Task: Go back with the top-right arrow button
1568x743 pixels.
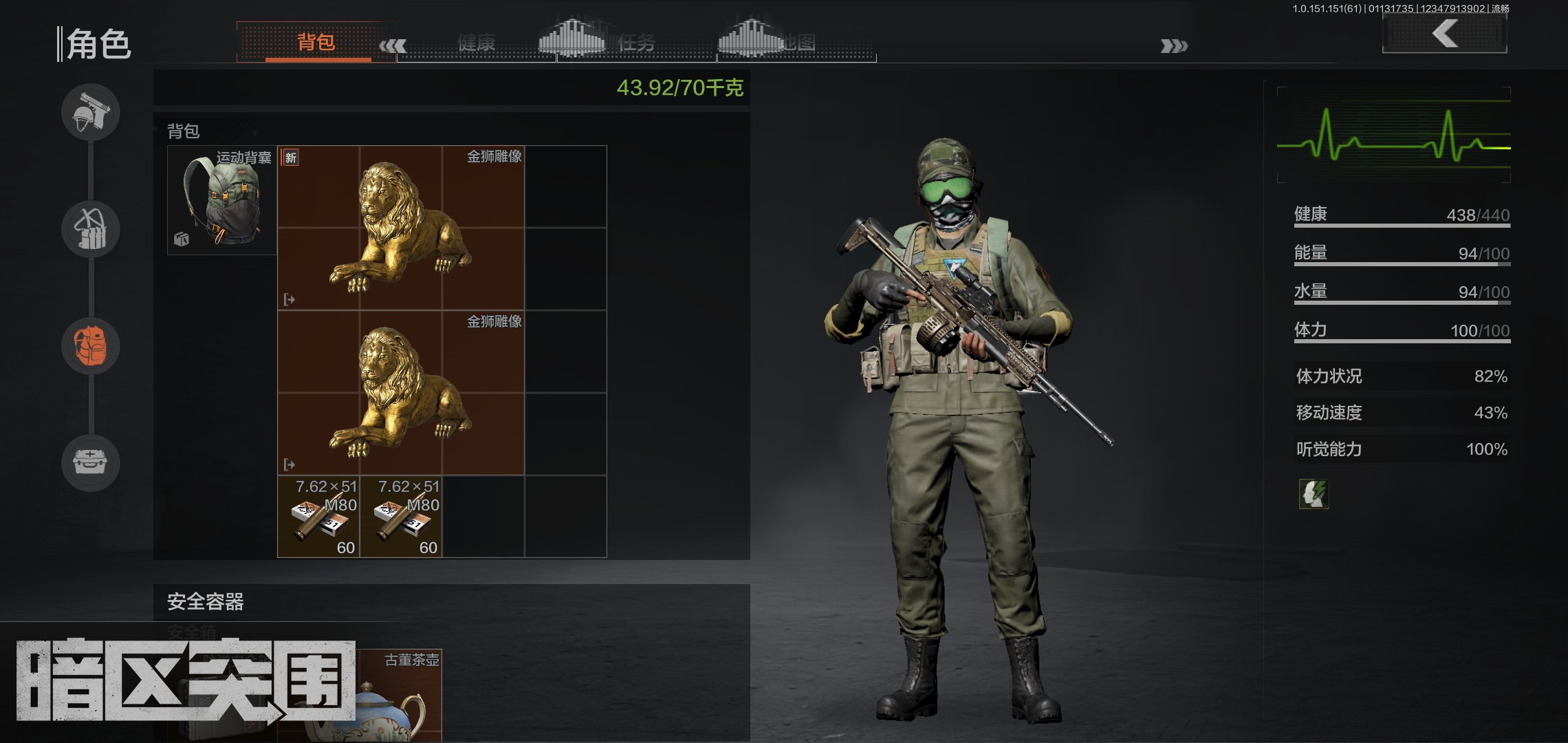Action: (1444, 34)
